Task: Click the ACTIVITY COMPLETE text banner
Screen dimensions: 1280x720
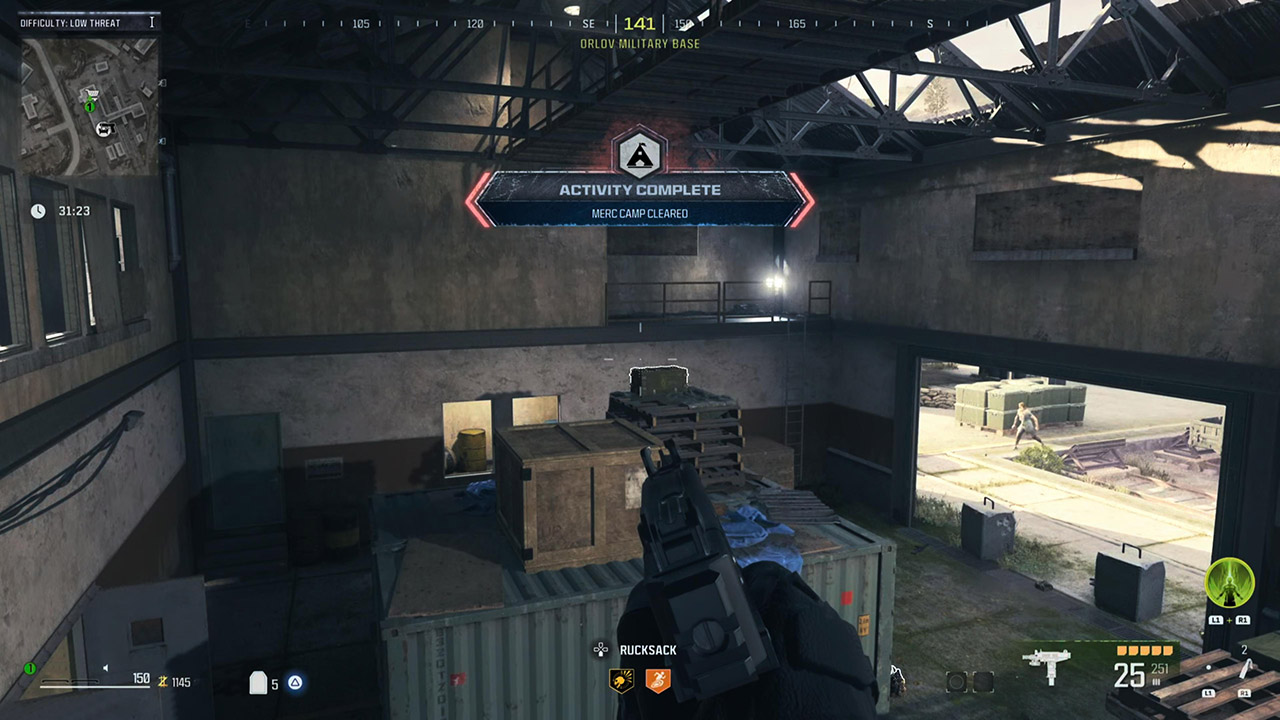Action: click(x=640, y=190)
